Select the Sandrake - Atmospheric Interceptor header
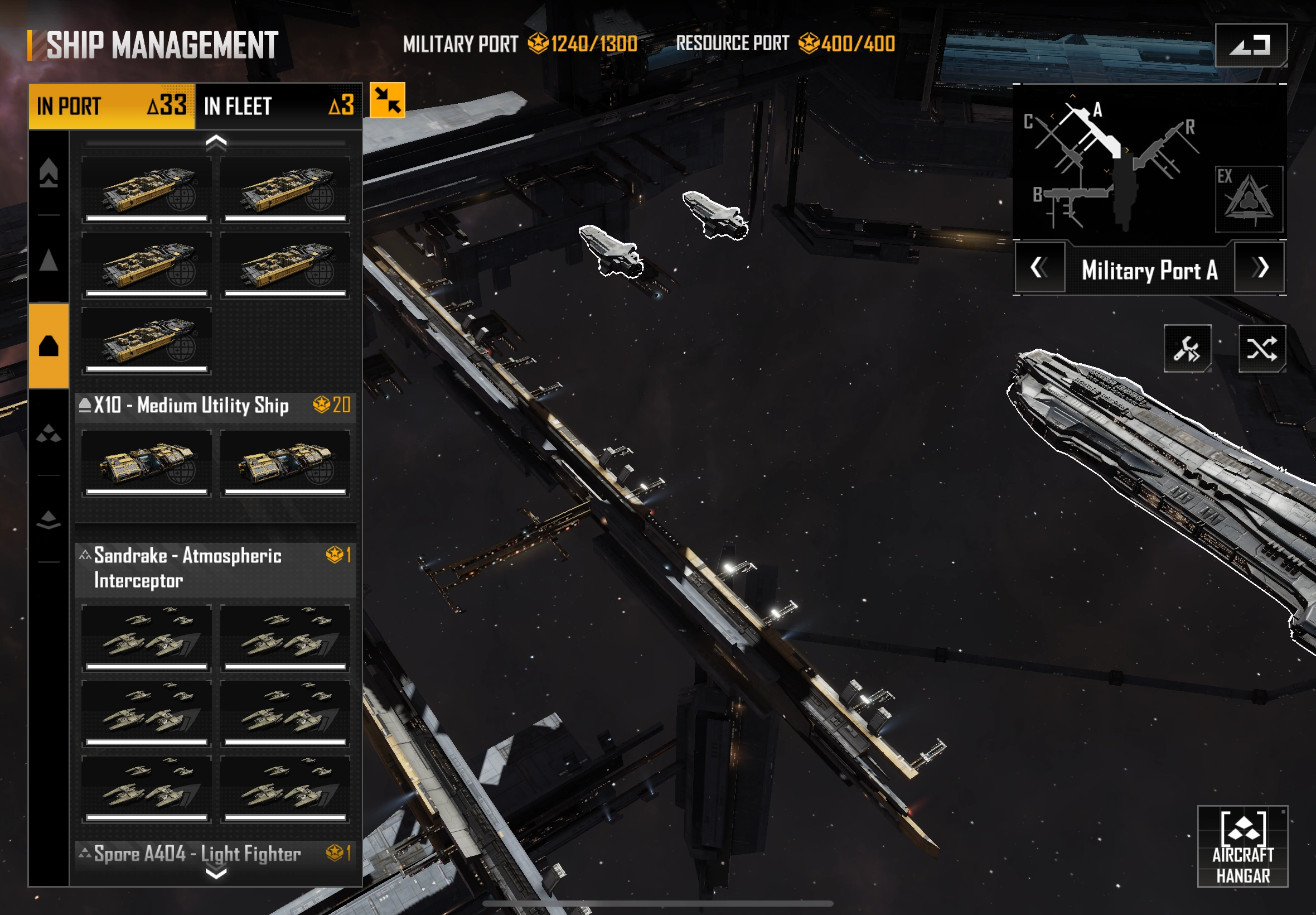The image size is (1316, 915). [x=215, y=568]
